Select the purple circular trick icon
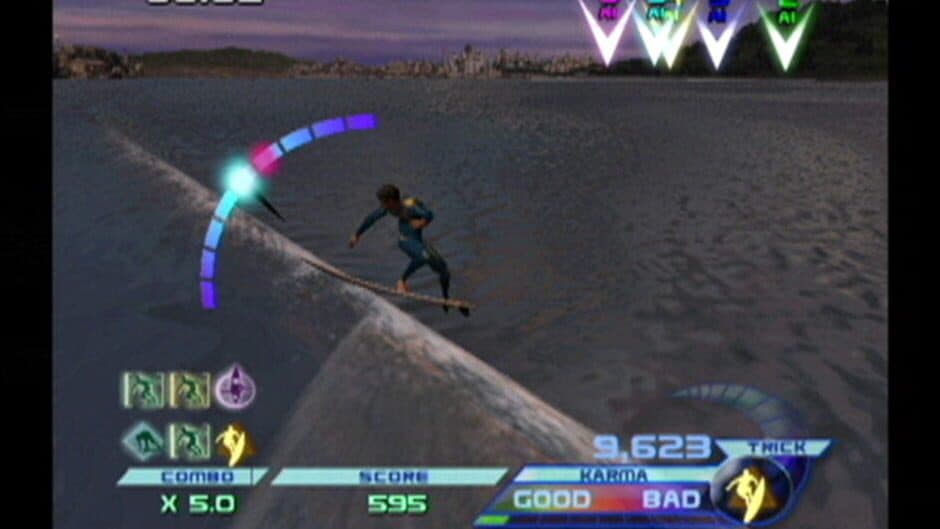Viewport: 940px width, 529px height. 235,387
